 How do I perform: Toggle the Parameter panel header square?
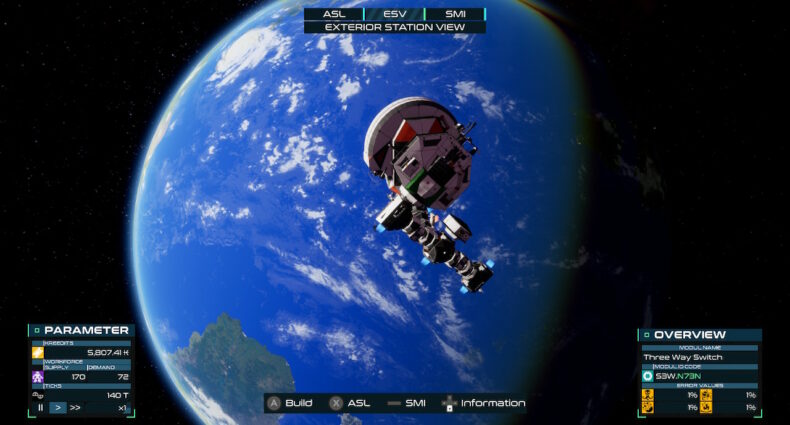coord(36,330)
